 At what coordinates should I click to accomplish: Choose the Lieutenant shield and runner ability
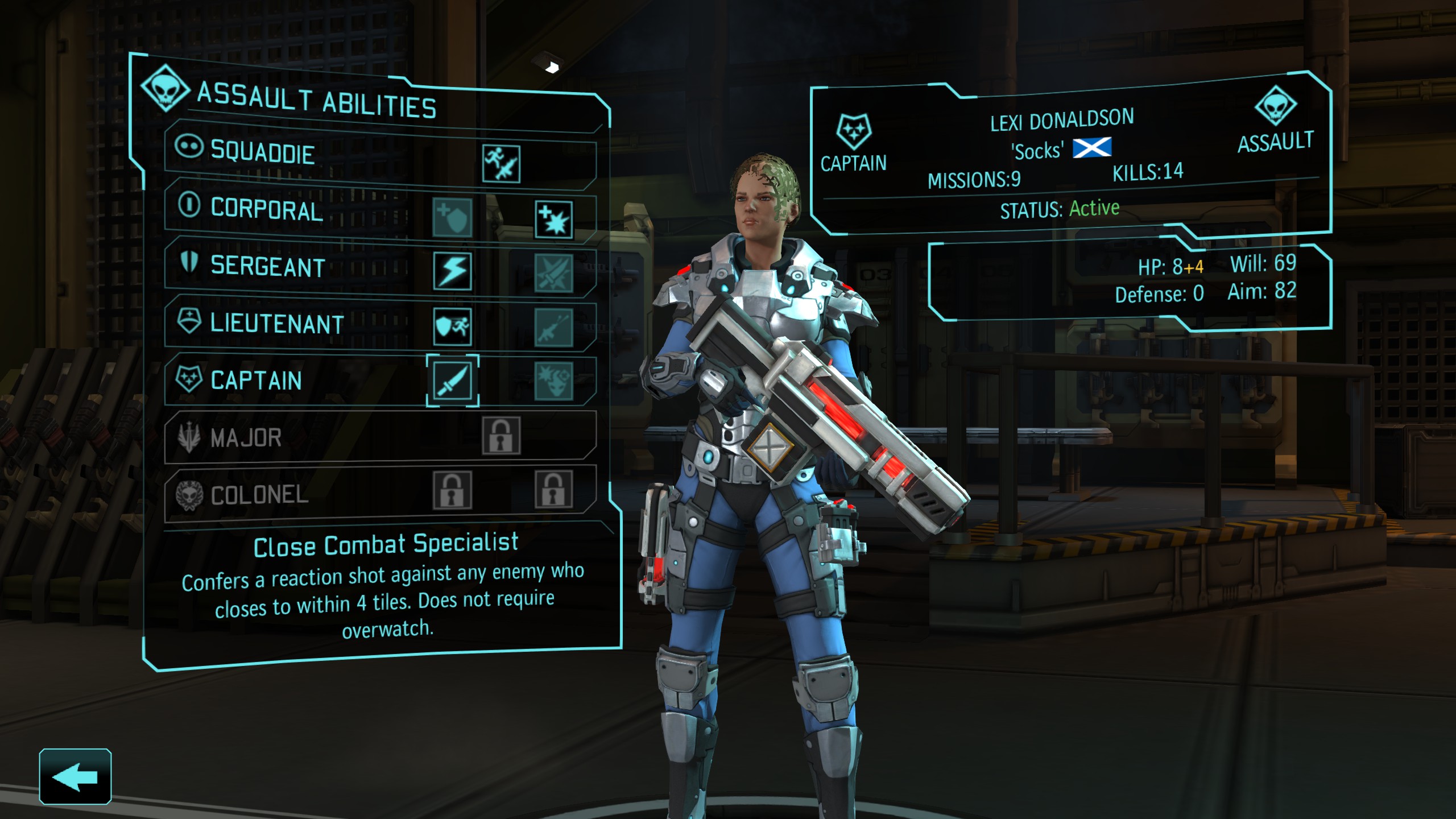pos(452,326)
